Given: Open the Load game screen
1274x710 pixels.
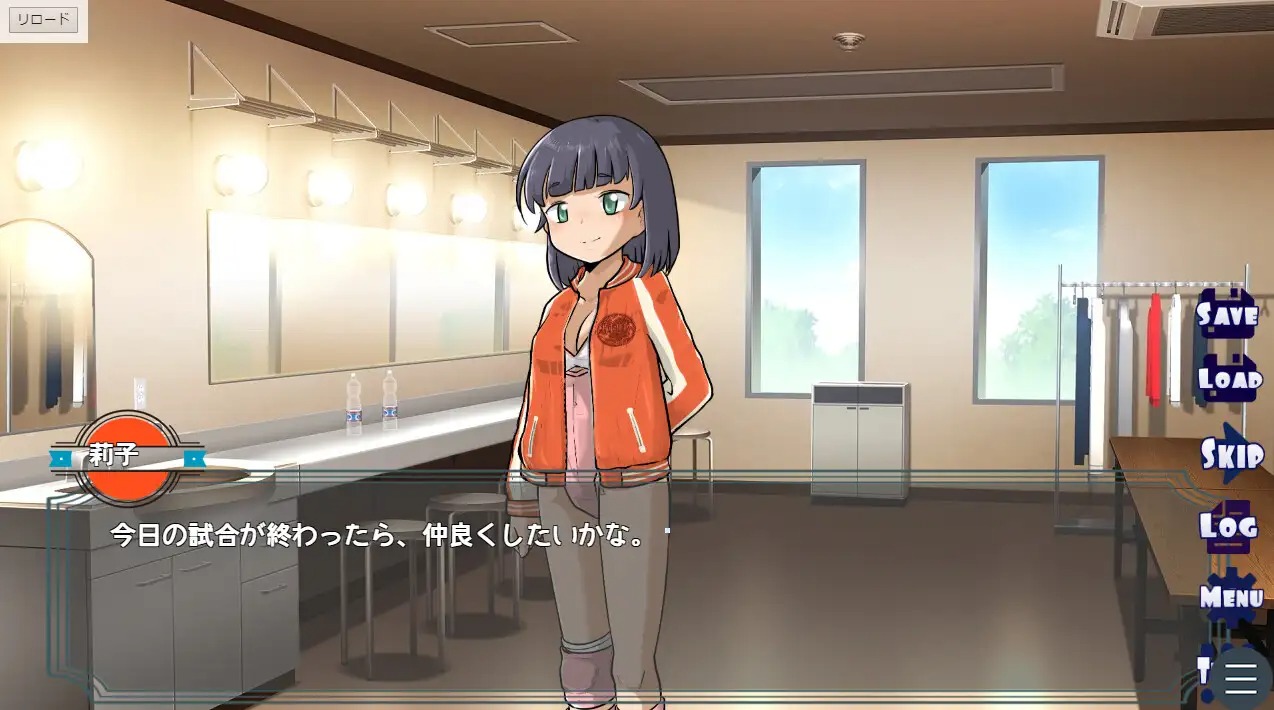Looking at the screenshot, I should [1229, 380].
